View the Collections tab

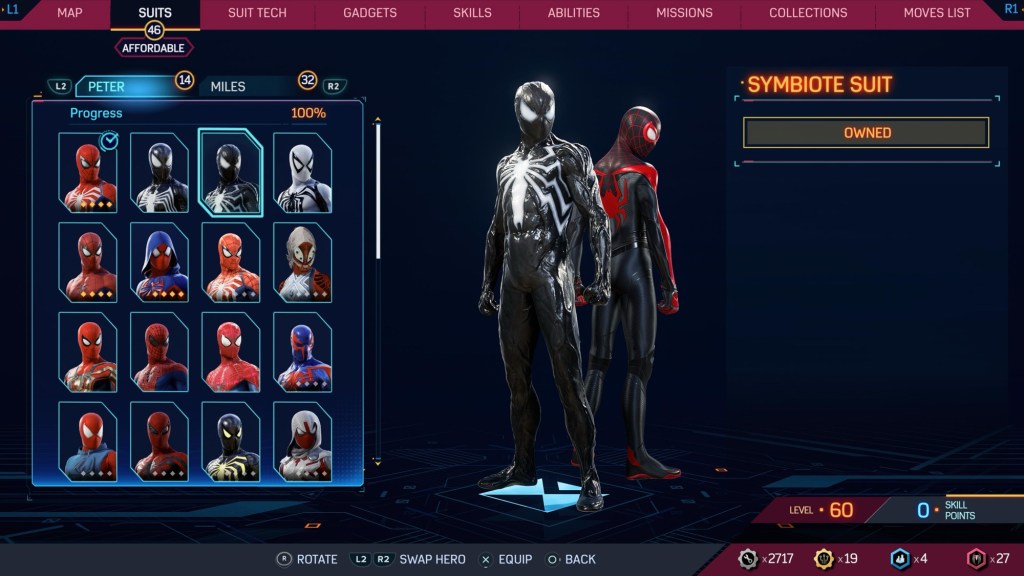click(x=808, y=13)
